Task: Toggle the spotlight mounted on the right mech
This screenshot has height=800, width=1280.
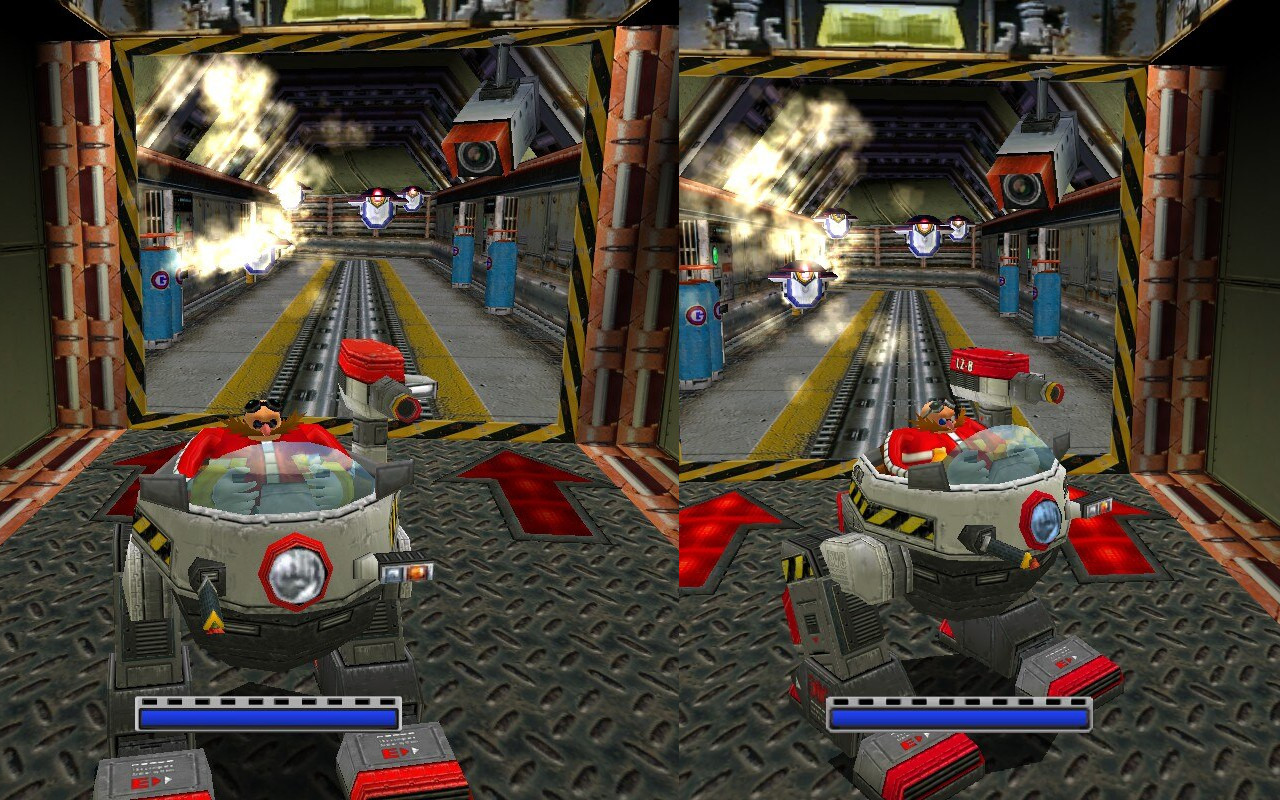Action: [x=1044, y=520]
